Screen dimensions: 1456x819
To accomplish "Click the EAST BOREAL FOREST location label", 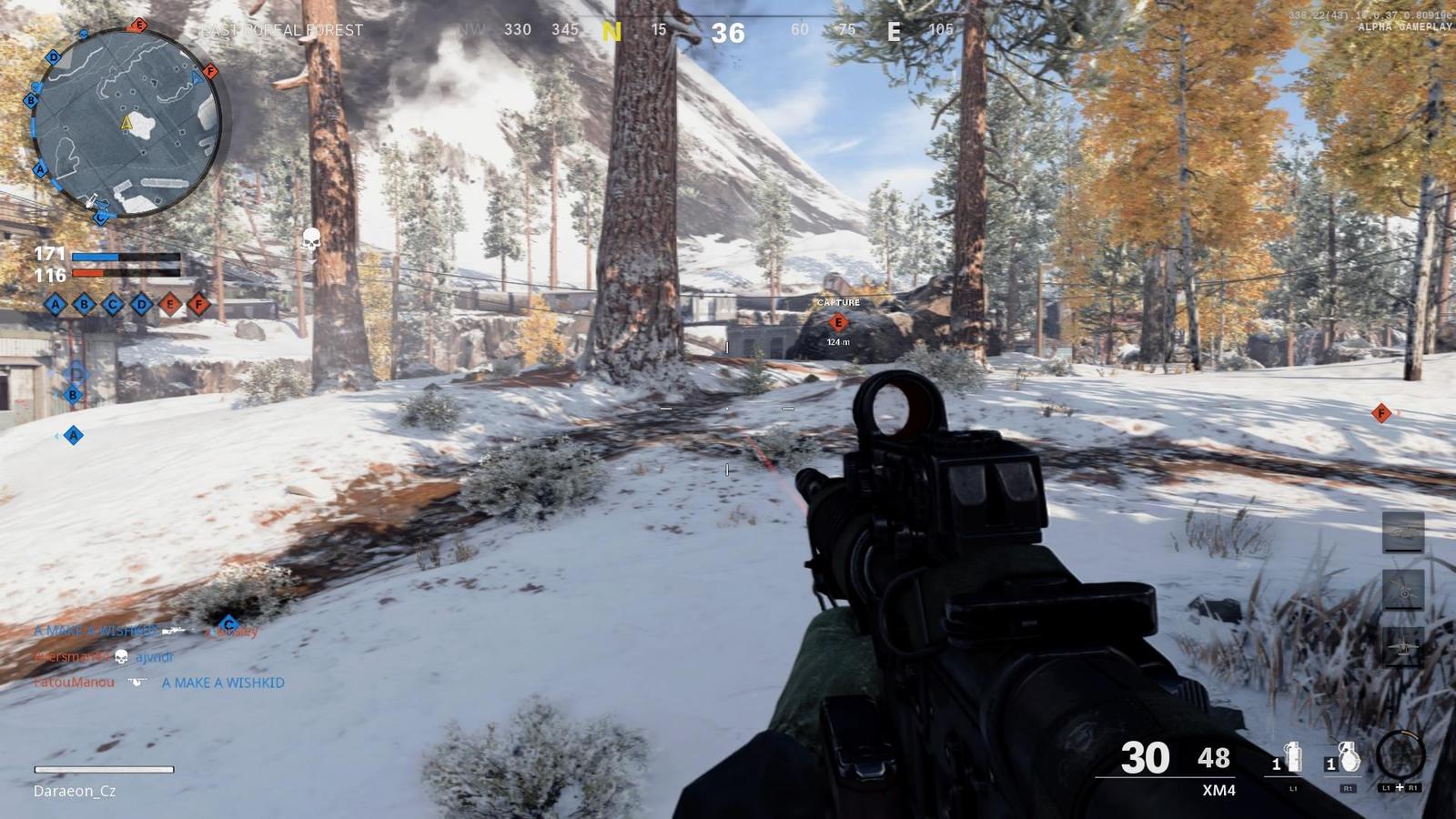I will tap(282, 29).
